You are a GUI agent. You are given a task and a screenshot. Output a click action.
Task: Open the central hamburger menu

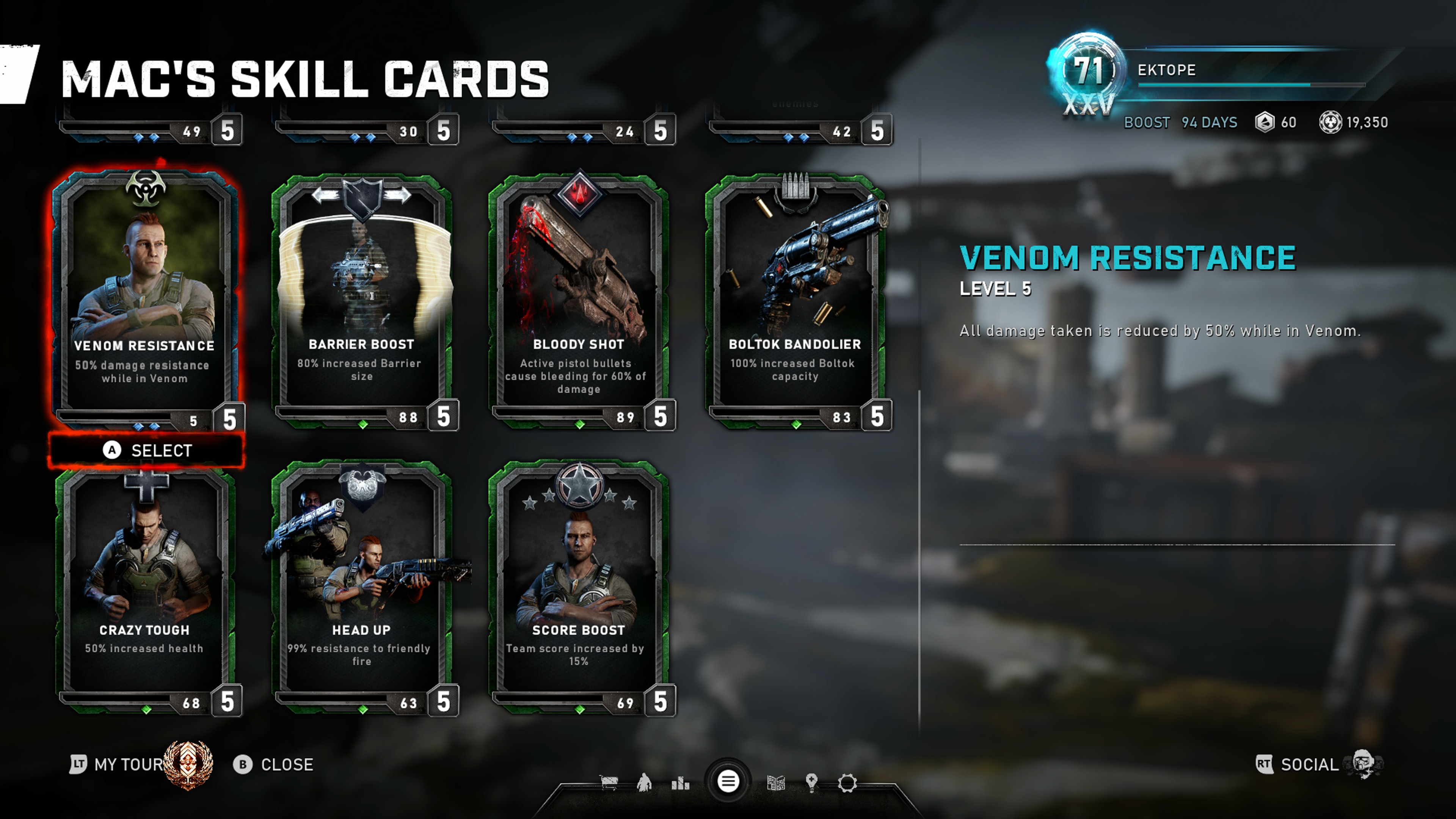click(728, 782)
